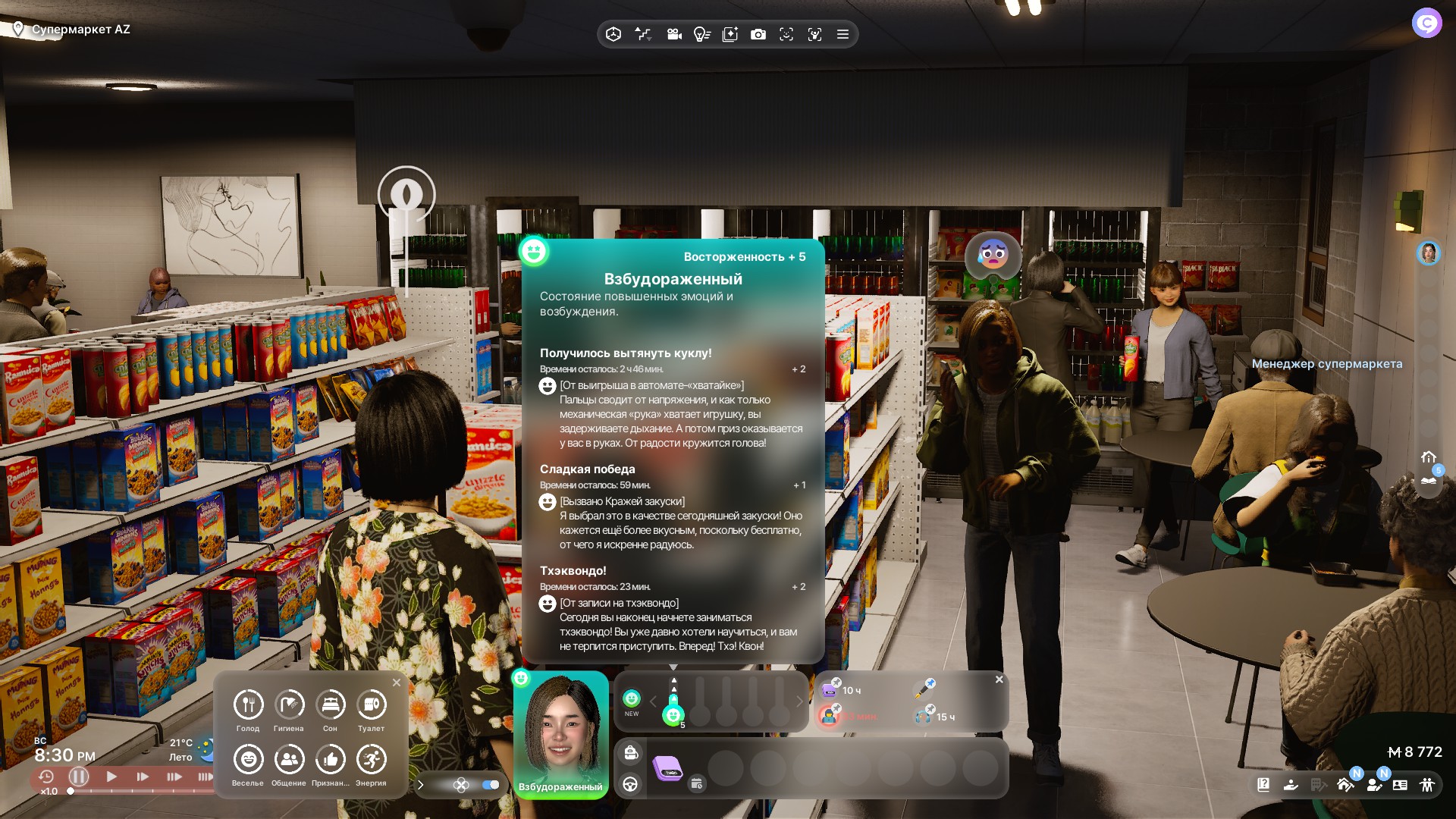Select the Общение social need icon
This screenshot has height=819, width=1456.
point(289,760)
